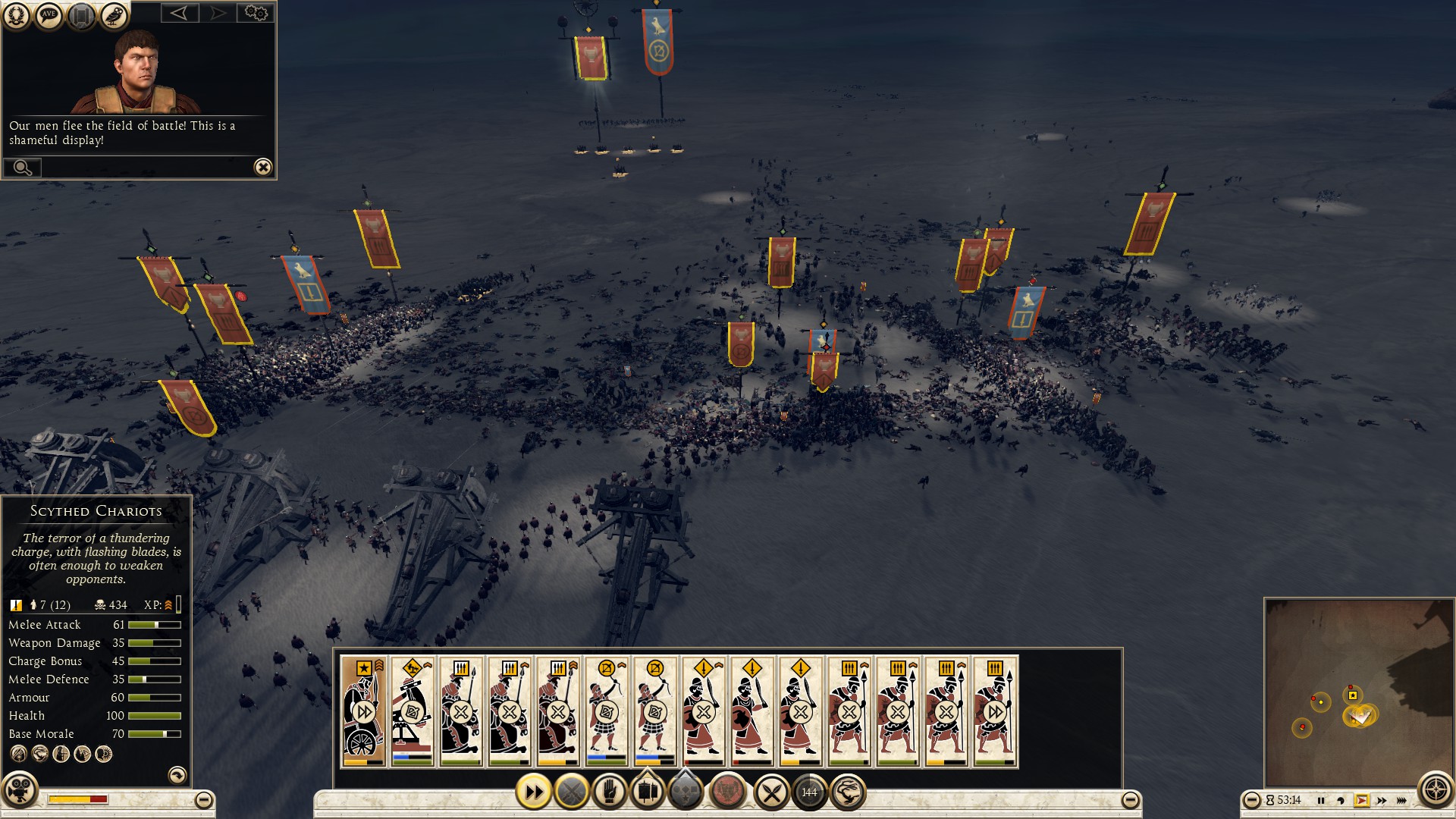The width and height of the screenshot is (1456, 819).
Task: Toggle unit fast-forward speed icon
Action: coord(536,792)
